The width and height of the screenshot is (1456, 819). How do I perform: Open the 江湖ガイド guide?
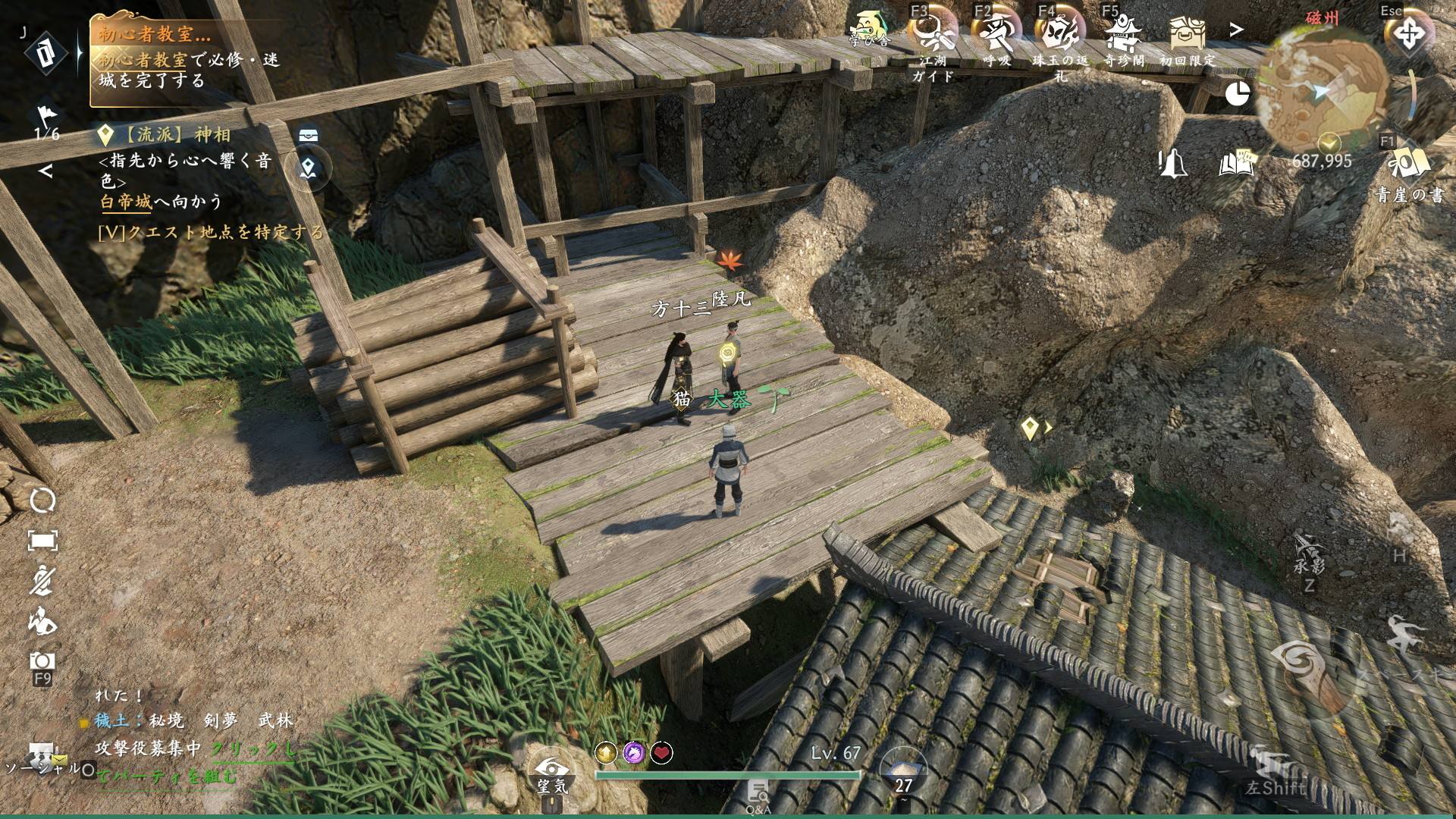[x=932, y=34]
